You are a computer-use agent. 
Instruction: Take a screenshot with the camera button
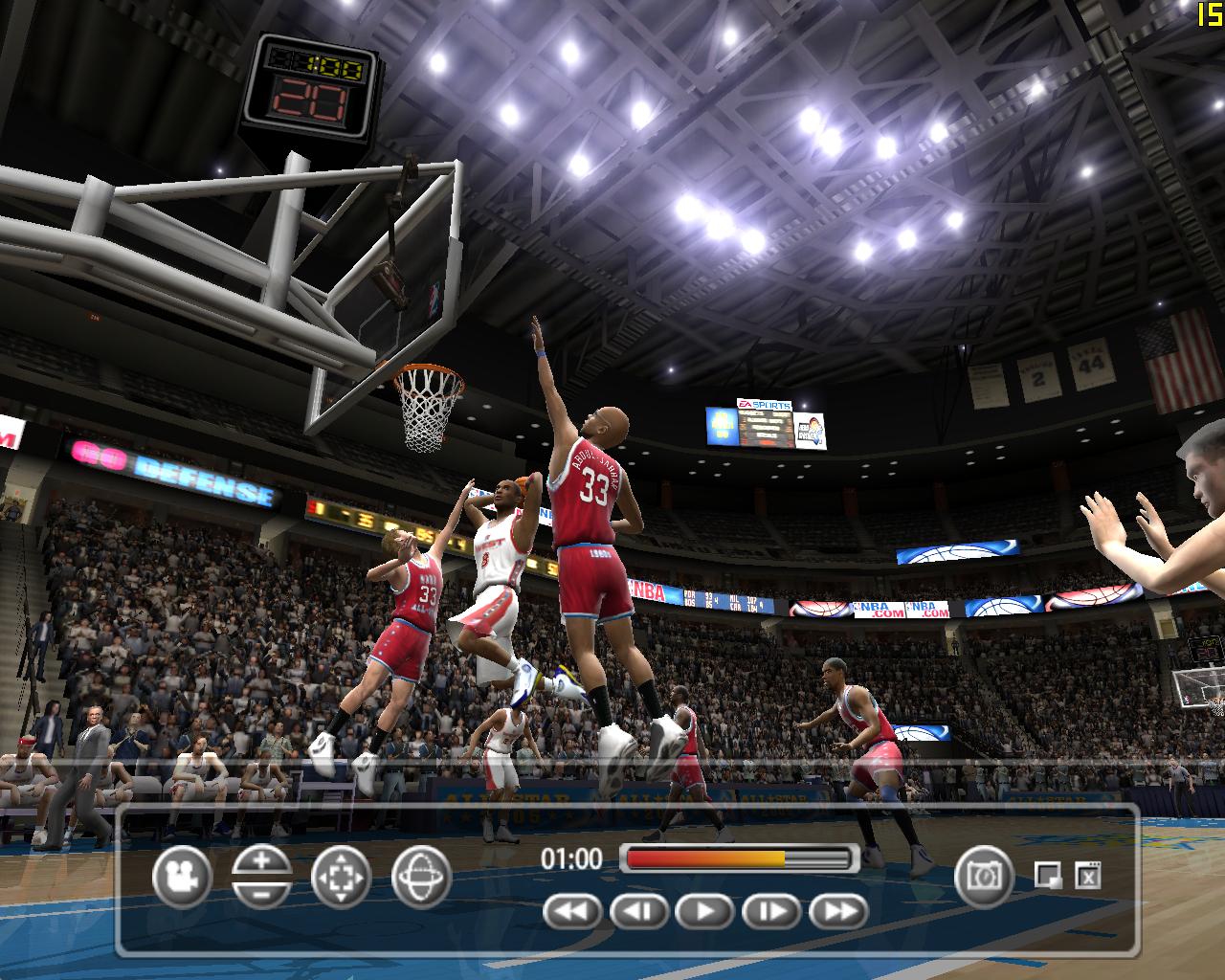pyautogui.click(x=983, y=875)
